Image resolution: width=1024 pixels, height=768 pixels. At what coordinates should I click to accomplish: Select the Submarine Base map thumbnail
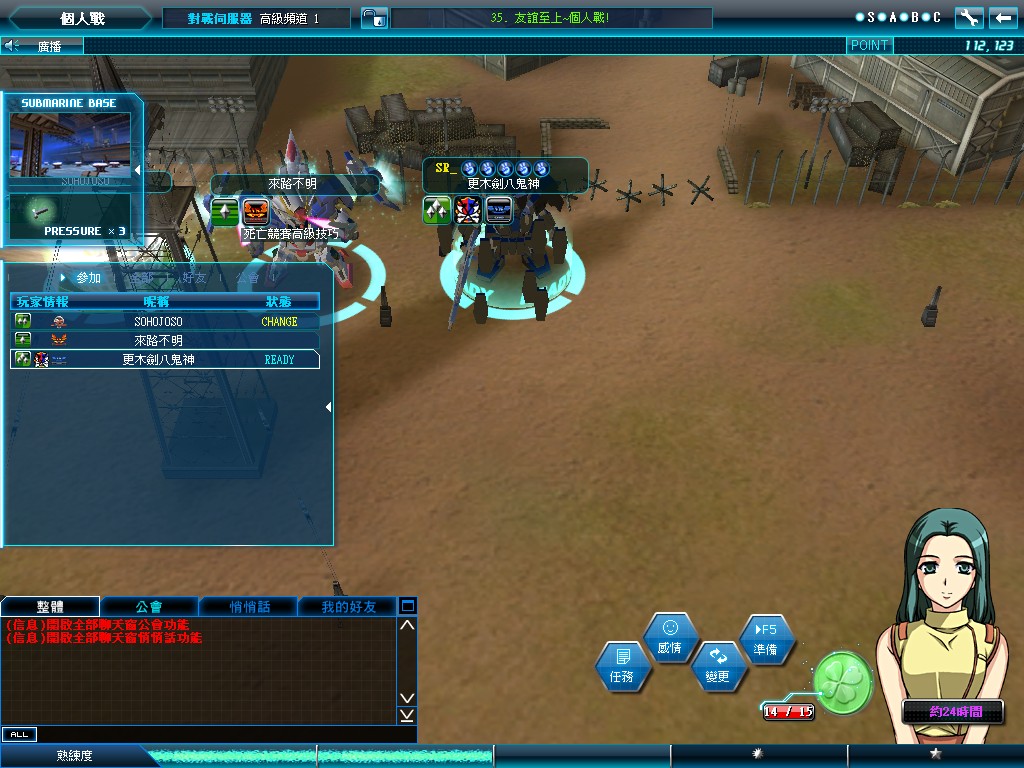click(70, 146)
